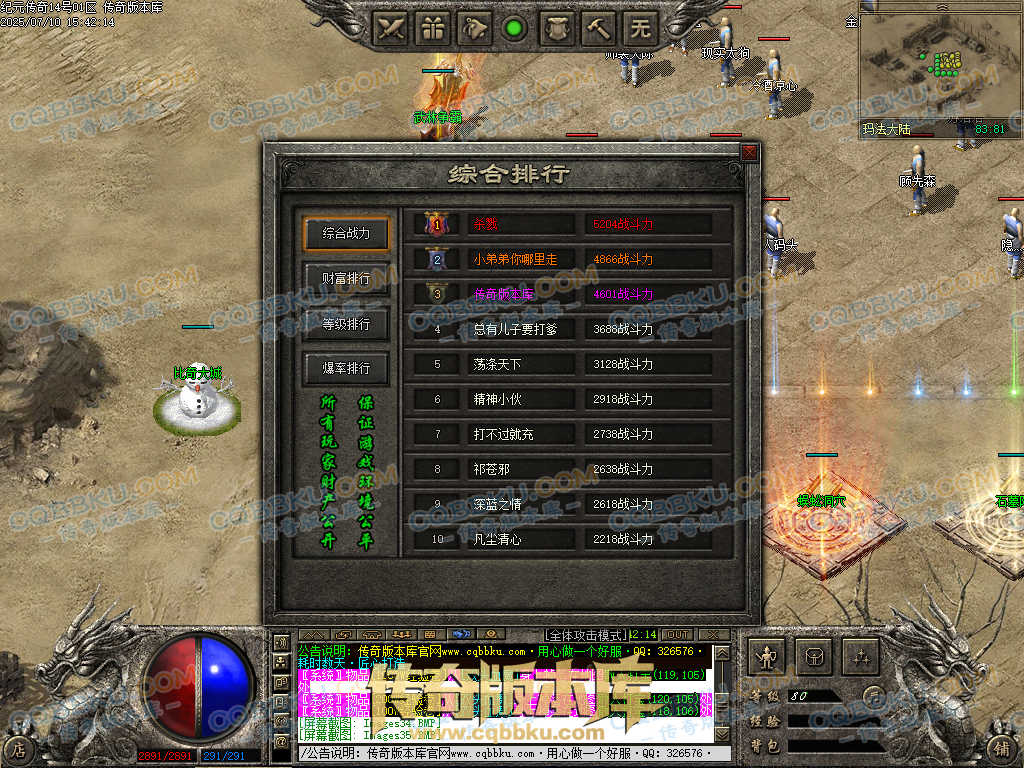Click the green circle button in top bar

(x=515, y=28)
